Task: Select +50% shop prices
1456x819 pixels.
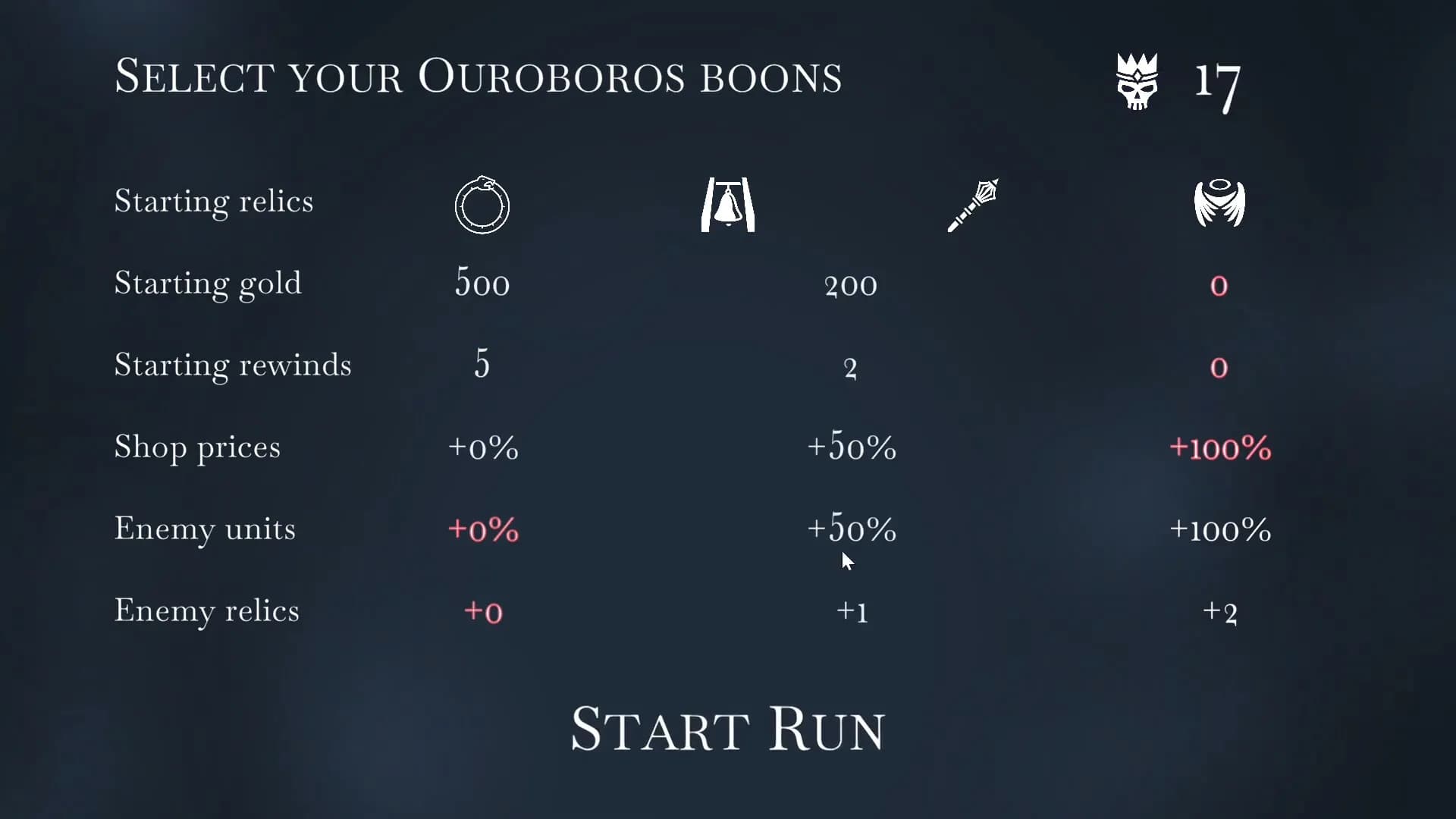Action: point(851,449)
